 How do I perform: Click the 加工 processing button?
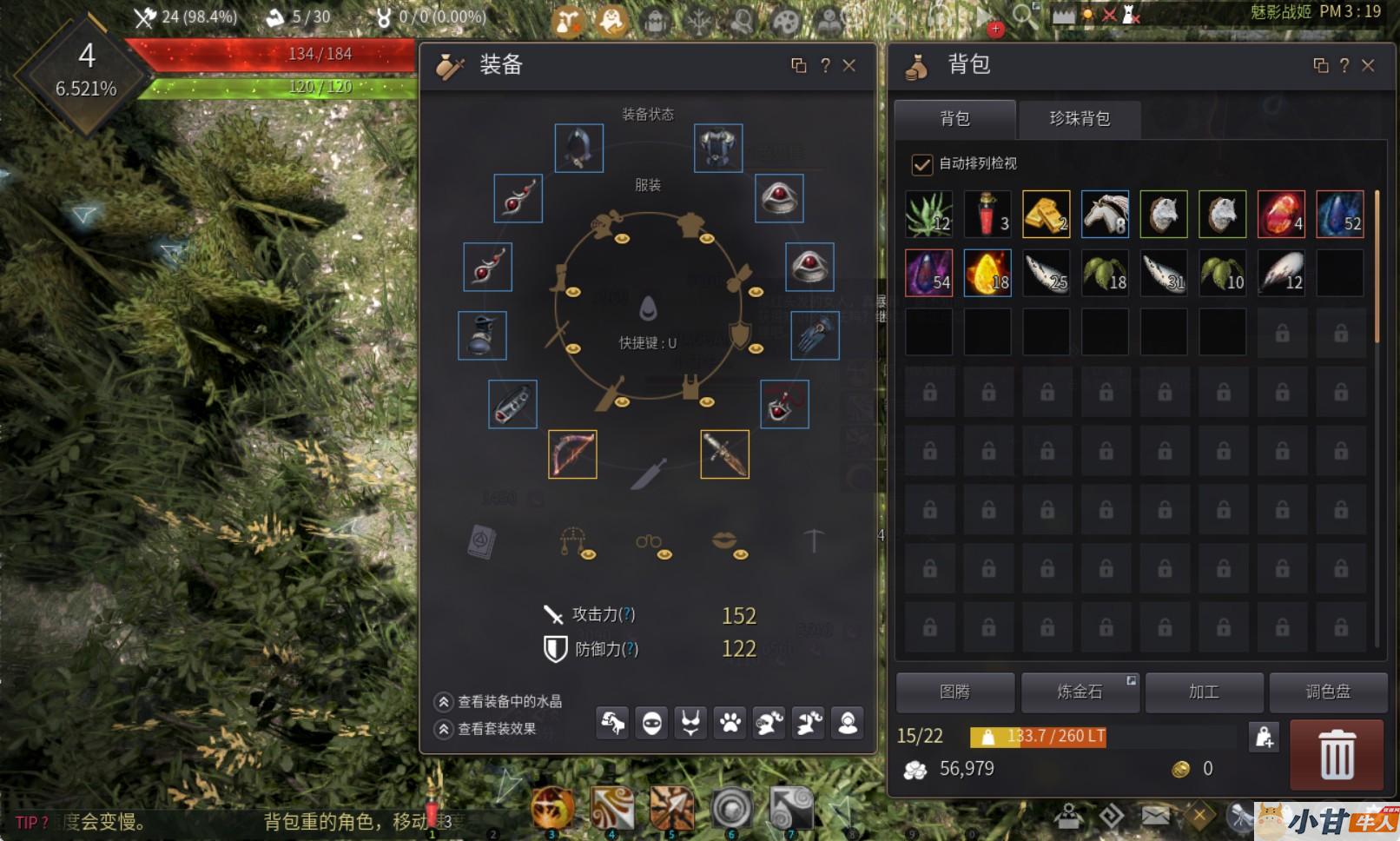[x=1204, y=692]
